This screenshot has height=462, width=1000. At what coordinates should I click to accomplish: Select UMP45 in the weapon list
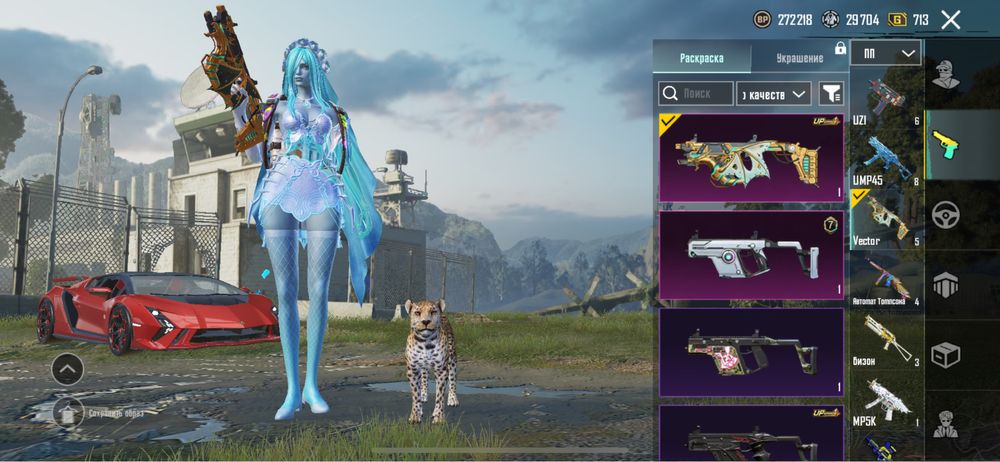tap(886, 160)
